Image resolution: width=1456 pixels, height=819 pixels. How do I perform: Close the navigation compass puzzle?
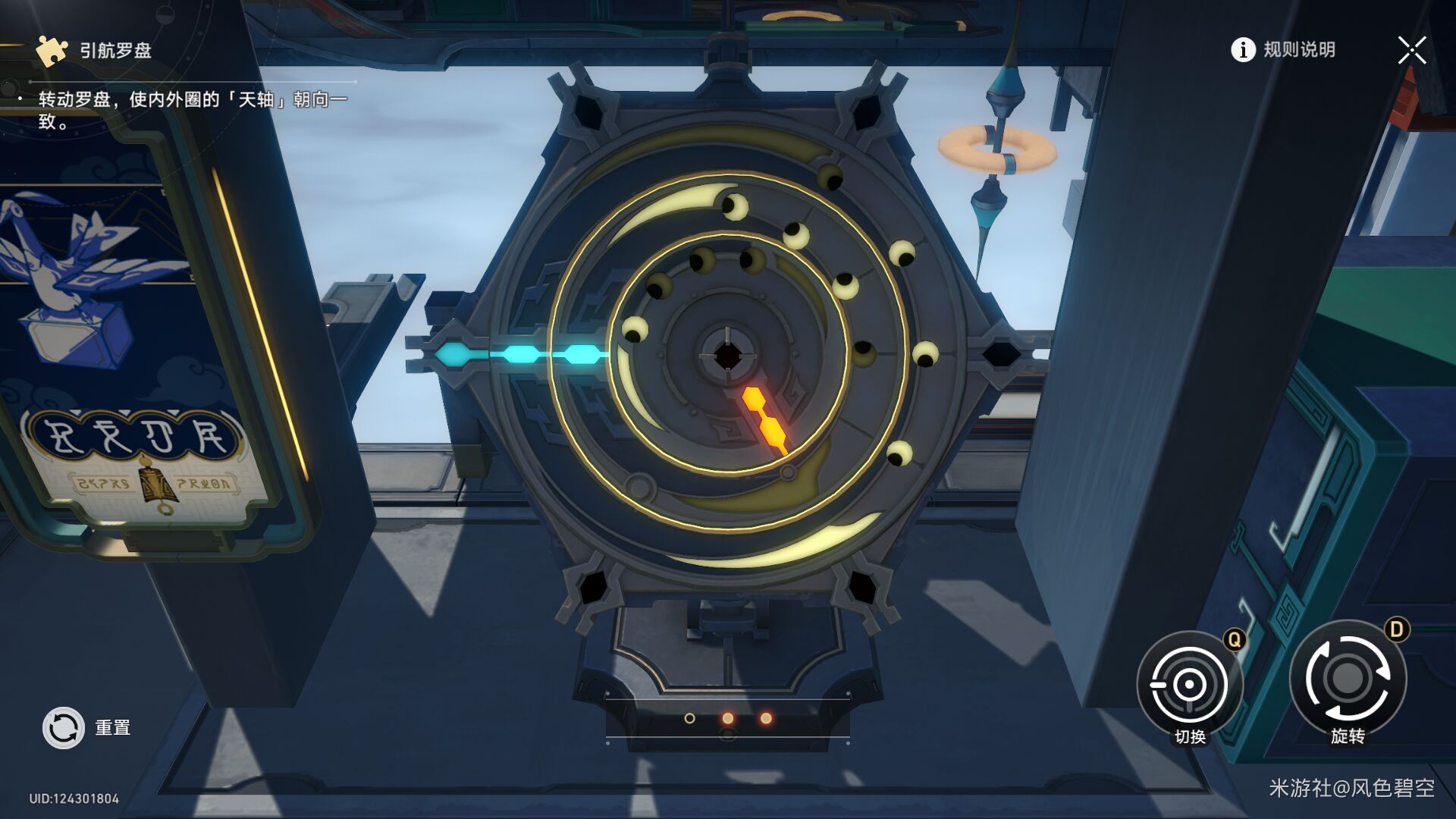pos(1411,51)
